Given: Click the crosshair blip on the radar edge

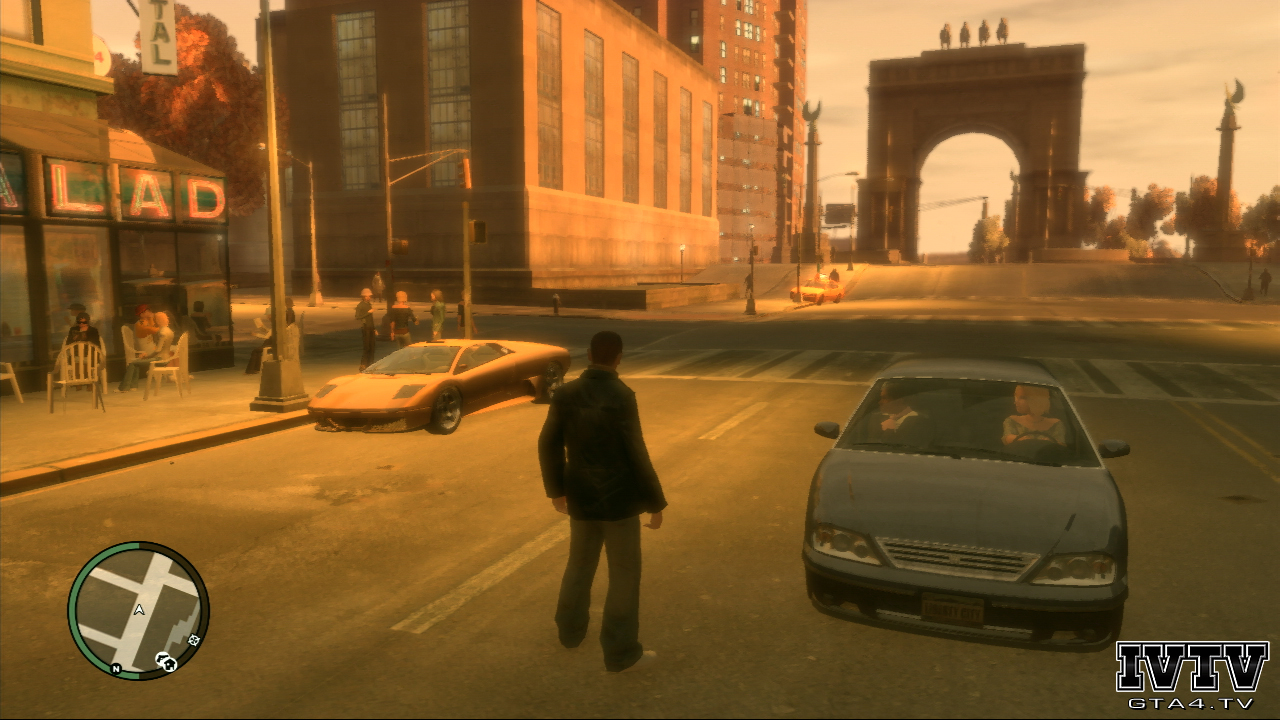Looking at the screenshot, I should (x=193, y=640).
